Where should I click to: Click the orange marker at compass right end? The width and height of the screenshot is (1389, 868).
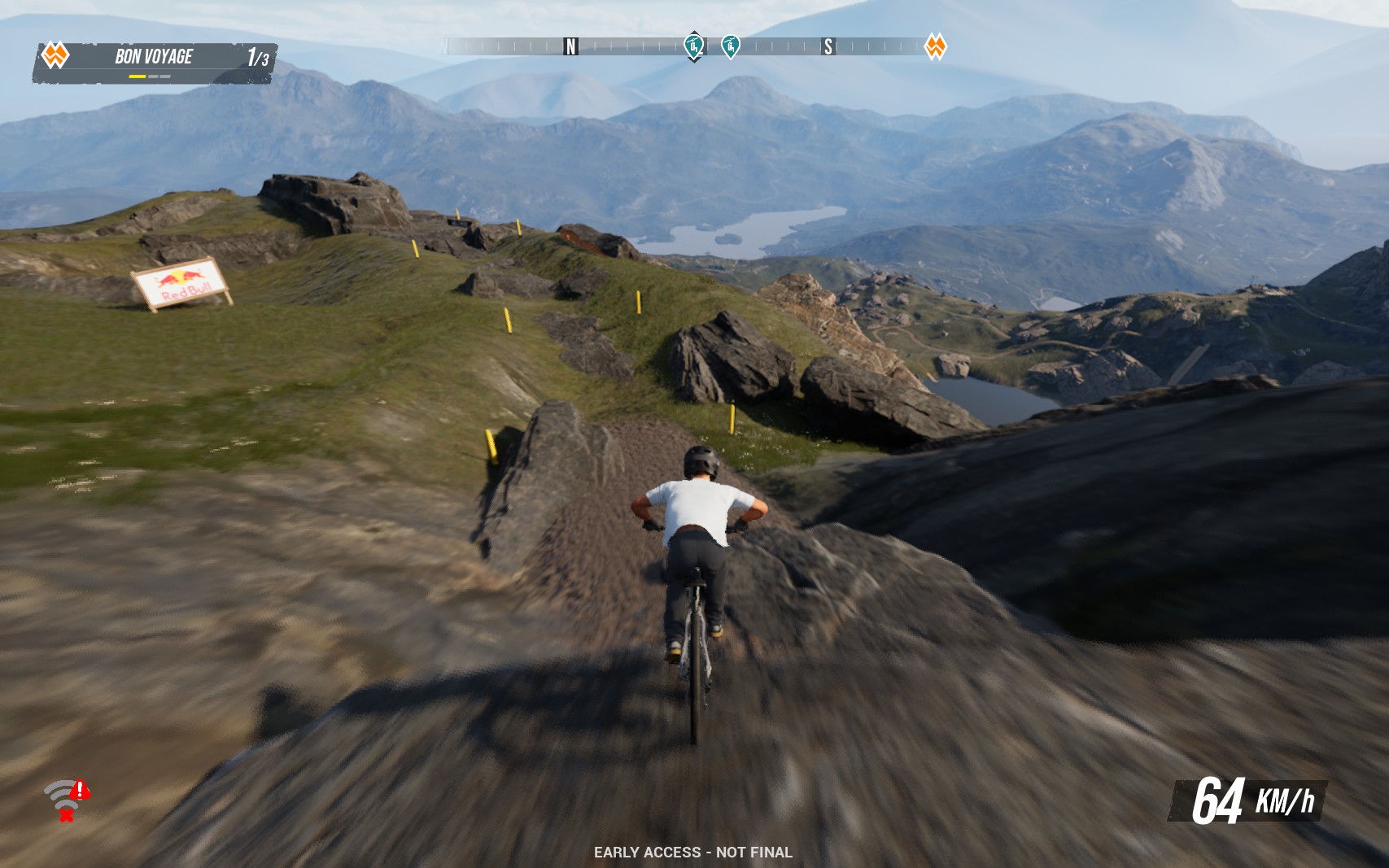coord(934,47)
